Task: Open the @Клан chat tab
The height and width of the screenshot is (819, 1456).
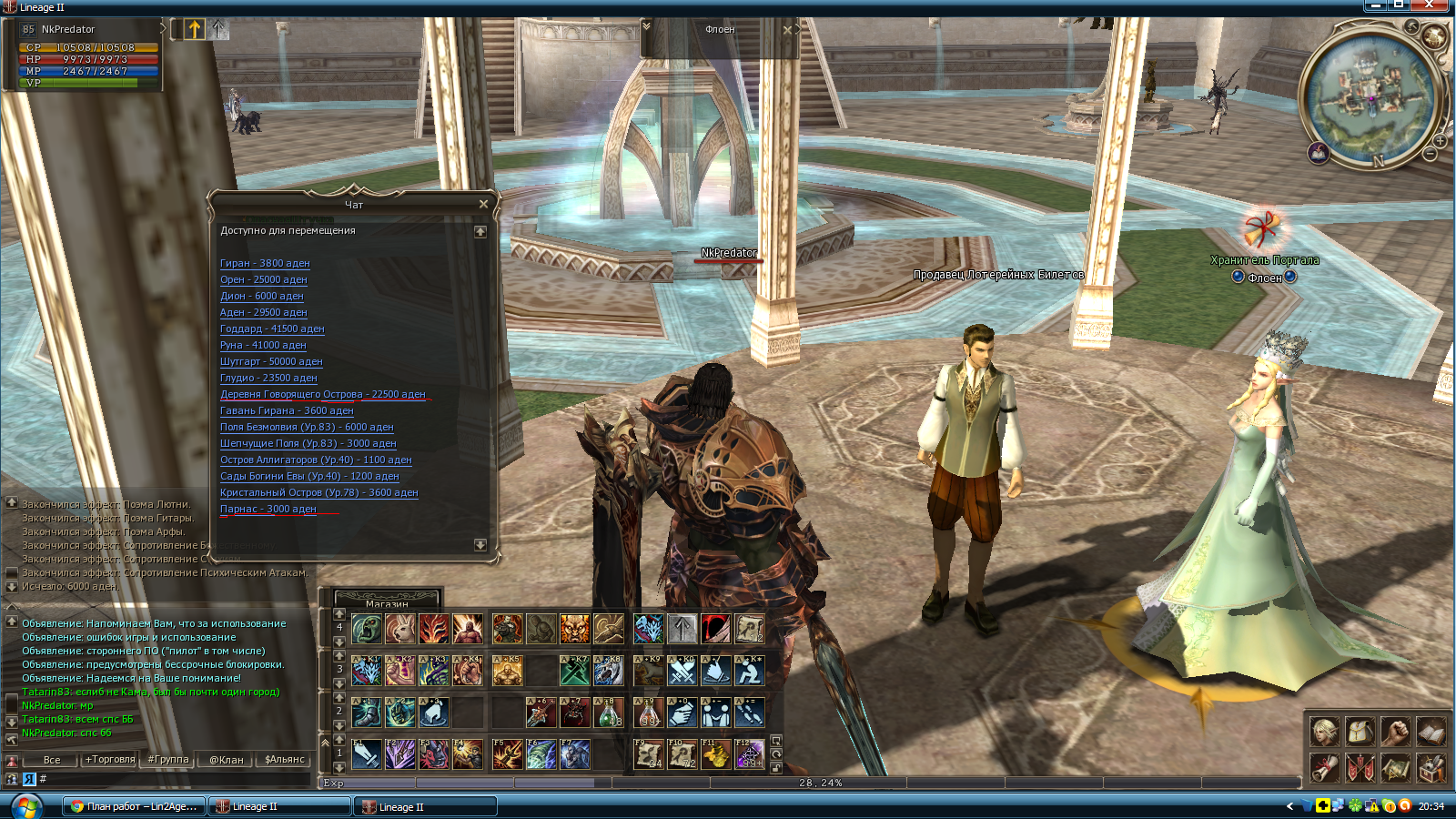Action: (226, 759)
